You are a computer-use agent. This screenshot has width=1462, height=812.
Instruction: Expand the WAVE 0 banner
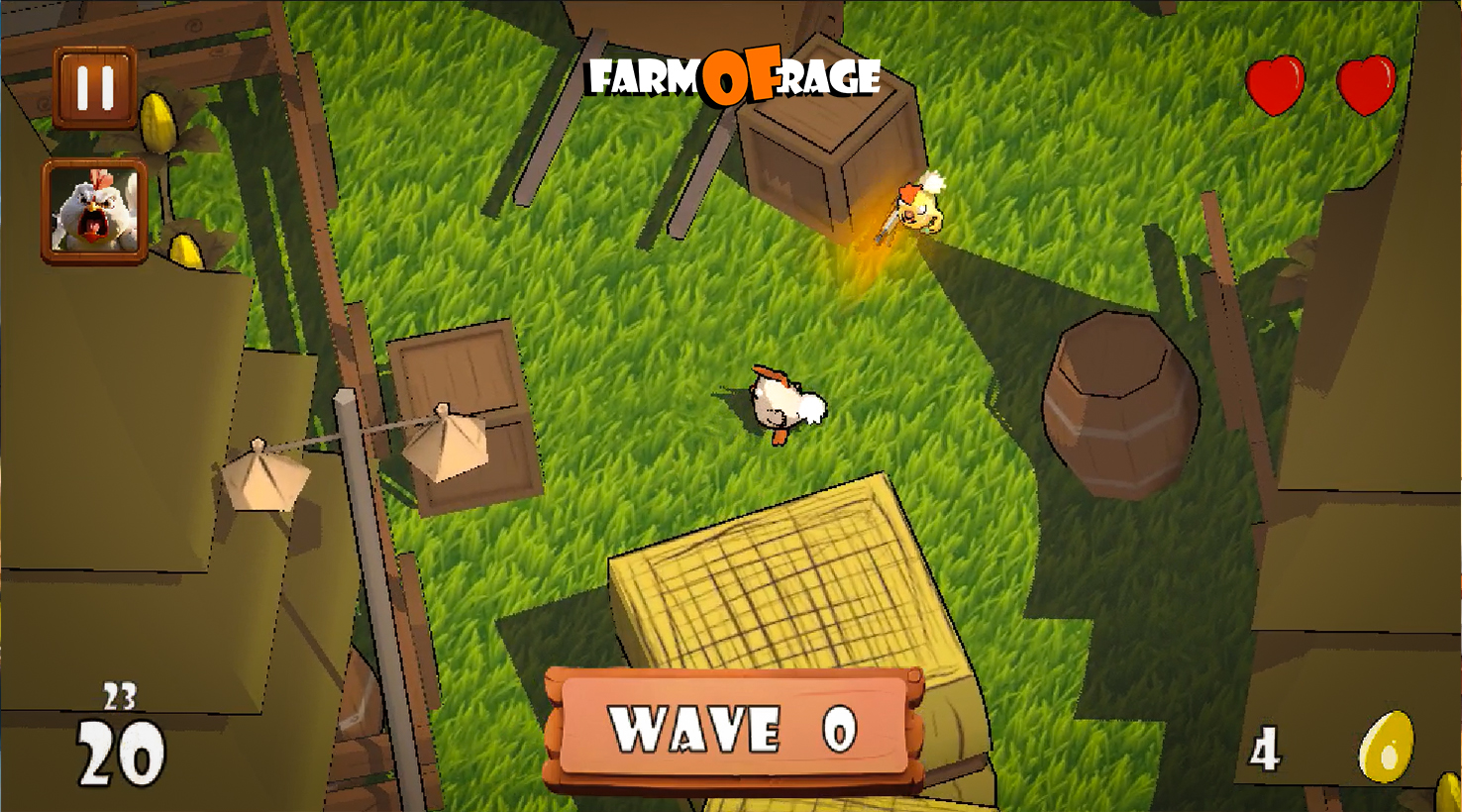733,733
